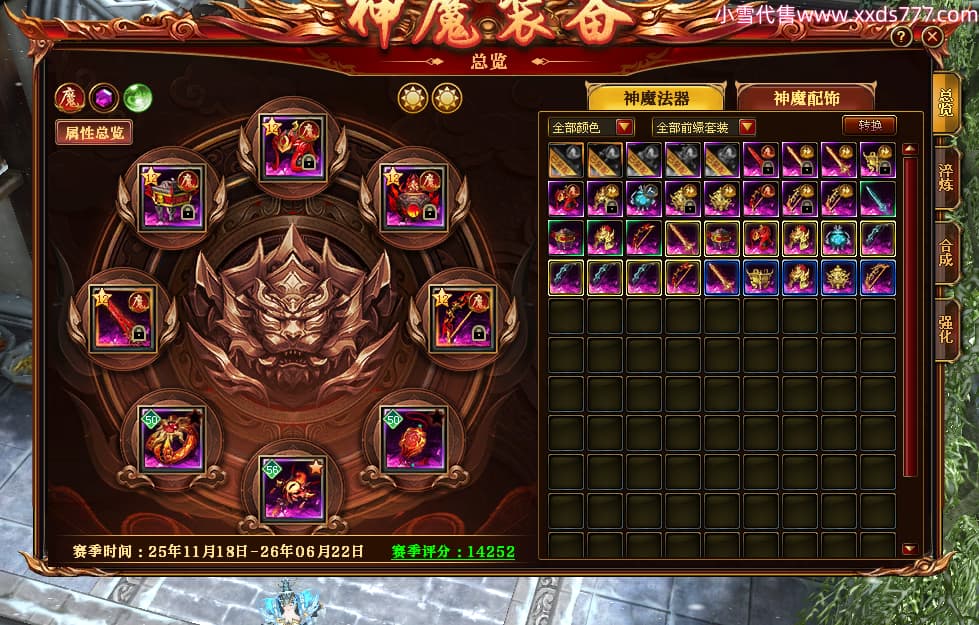979x625 pixels.
Task: Click the scrollbar up arrow in the item grid
Action: [909, 149]
